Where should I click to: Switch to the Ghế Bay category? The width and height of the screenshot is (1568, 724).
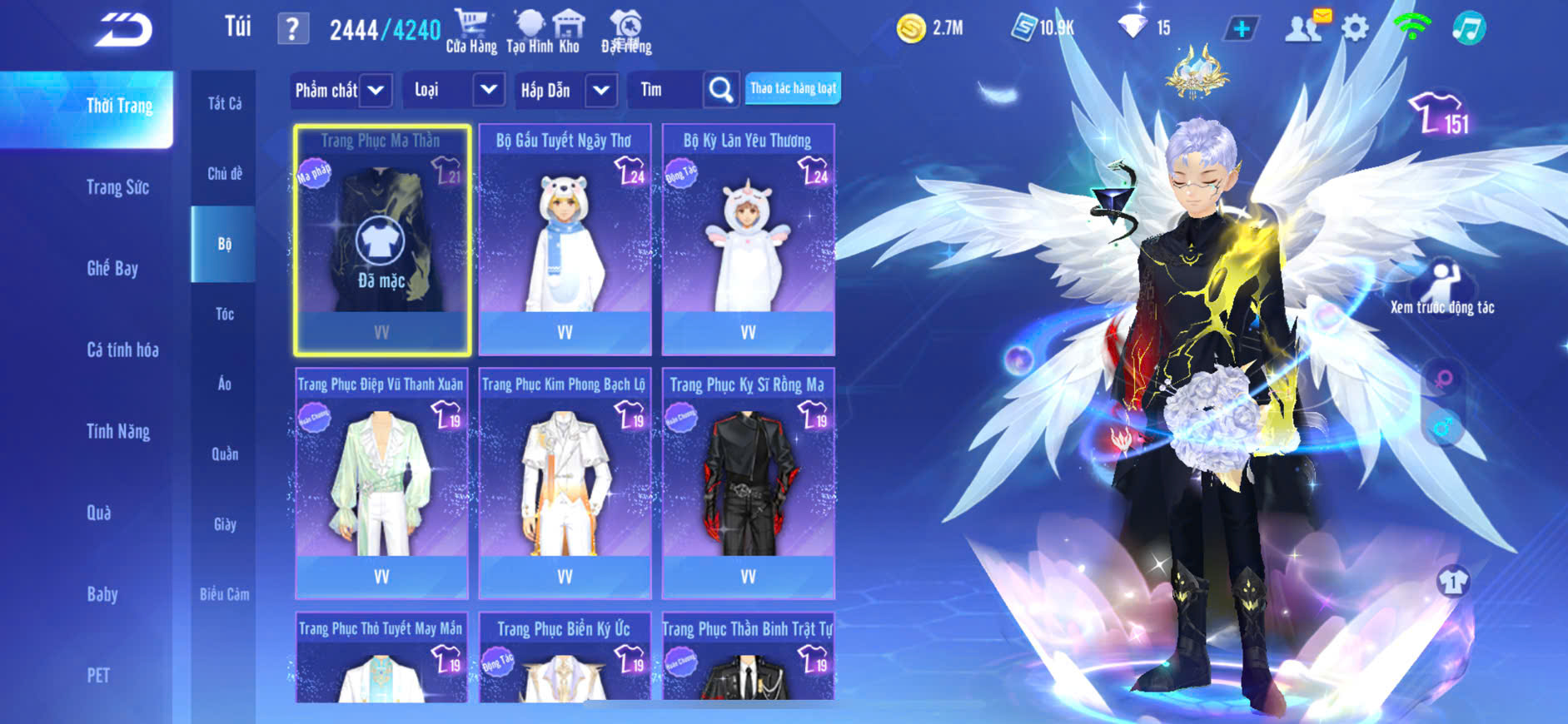[x=112, y=268]
